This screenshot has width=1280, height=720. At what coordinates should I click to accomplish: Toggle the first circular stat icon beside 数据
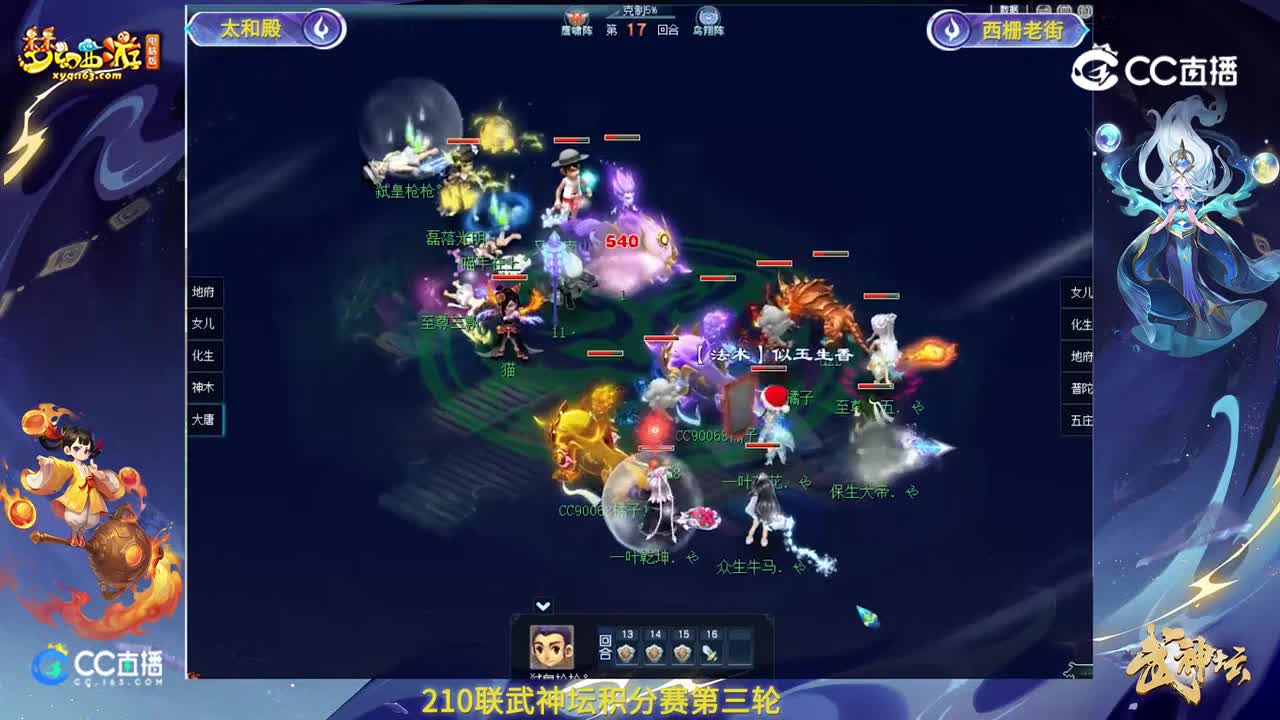coord(1043,10)
